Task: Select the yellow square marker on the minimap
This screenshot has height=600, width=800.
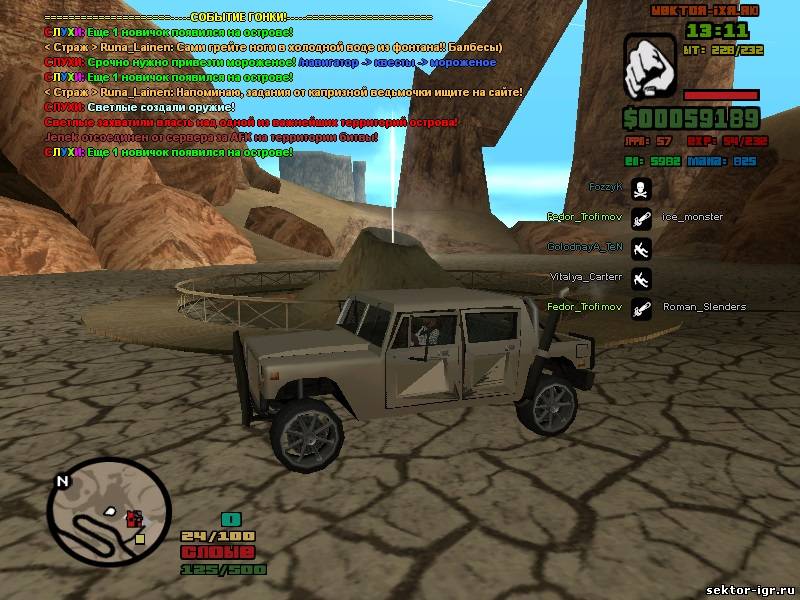Action: coord(140,538)
